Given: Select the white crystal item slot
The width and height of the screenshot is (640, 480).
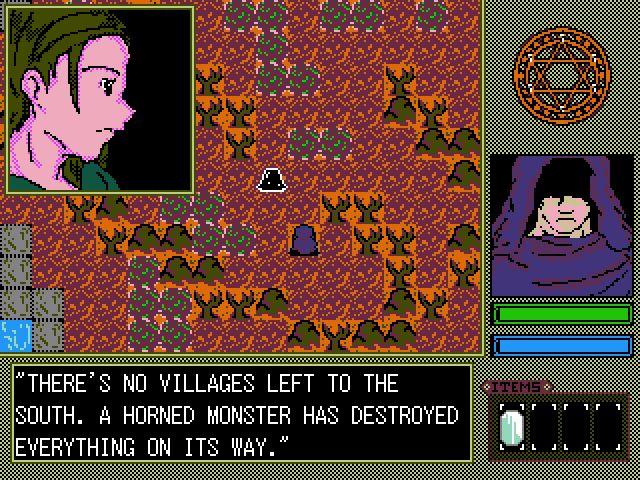Looking at the screenshot, I should click(x=511, y=427).
